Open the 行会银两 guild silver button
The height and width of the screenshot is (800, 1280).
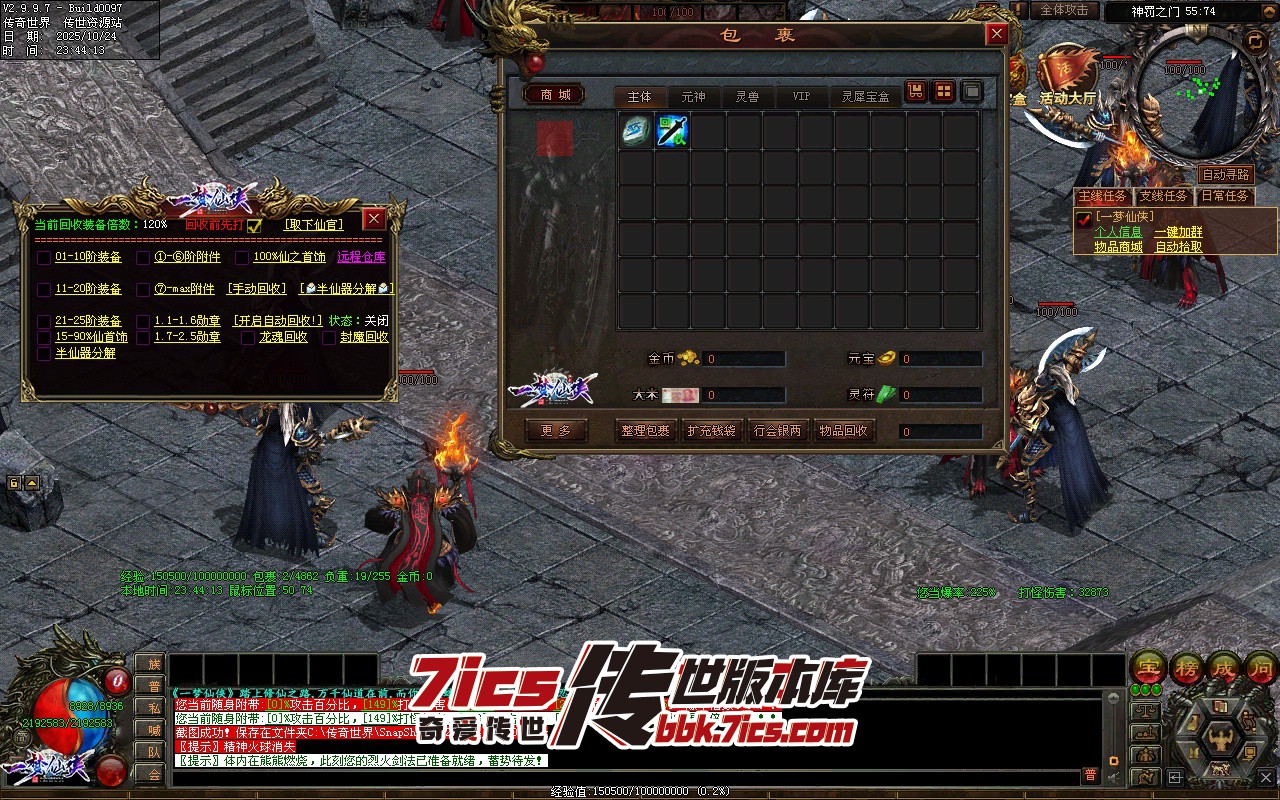777,431
